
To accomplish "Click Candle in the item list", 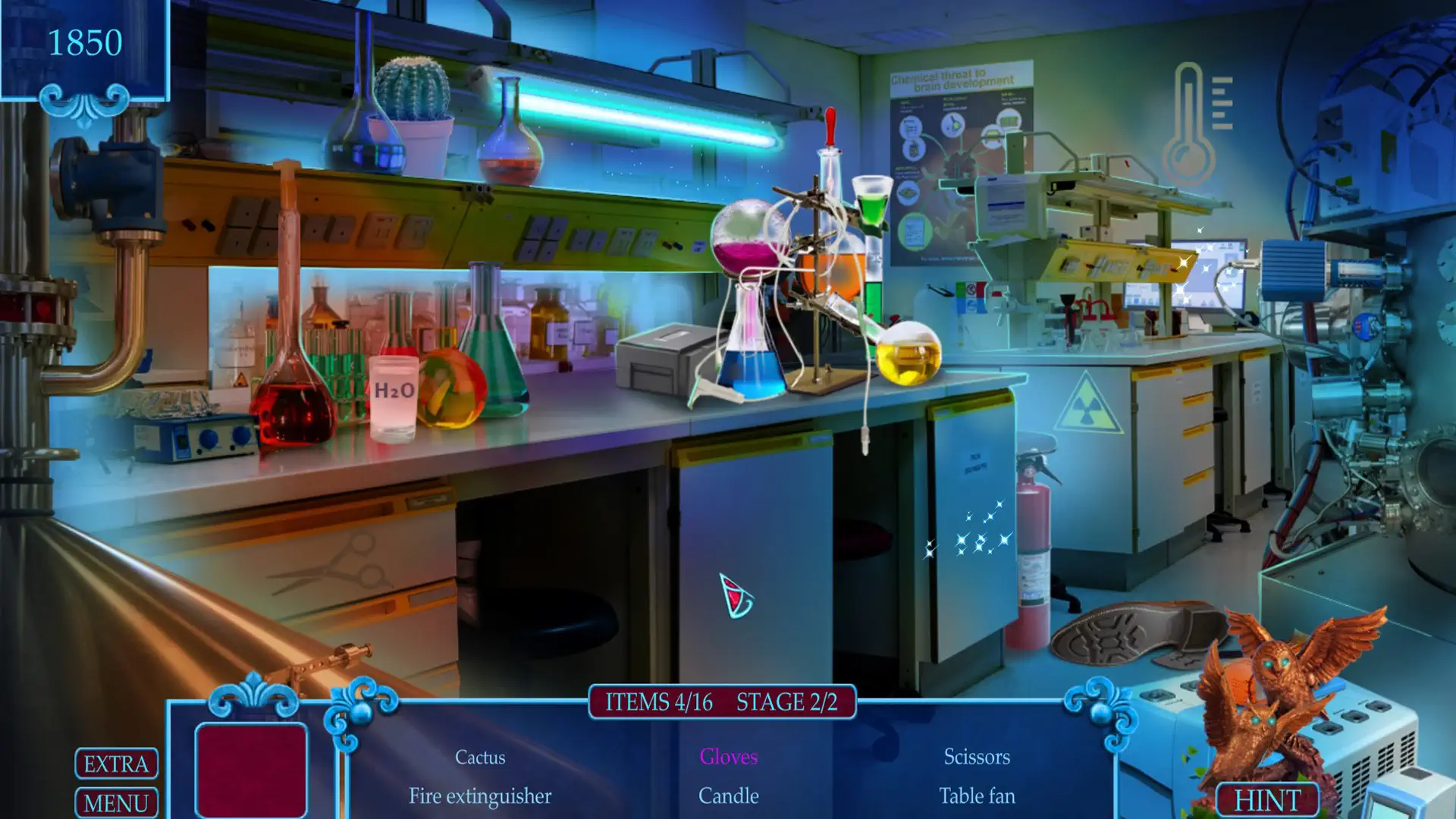I will click(727, 797).
